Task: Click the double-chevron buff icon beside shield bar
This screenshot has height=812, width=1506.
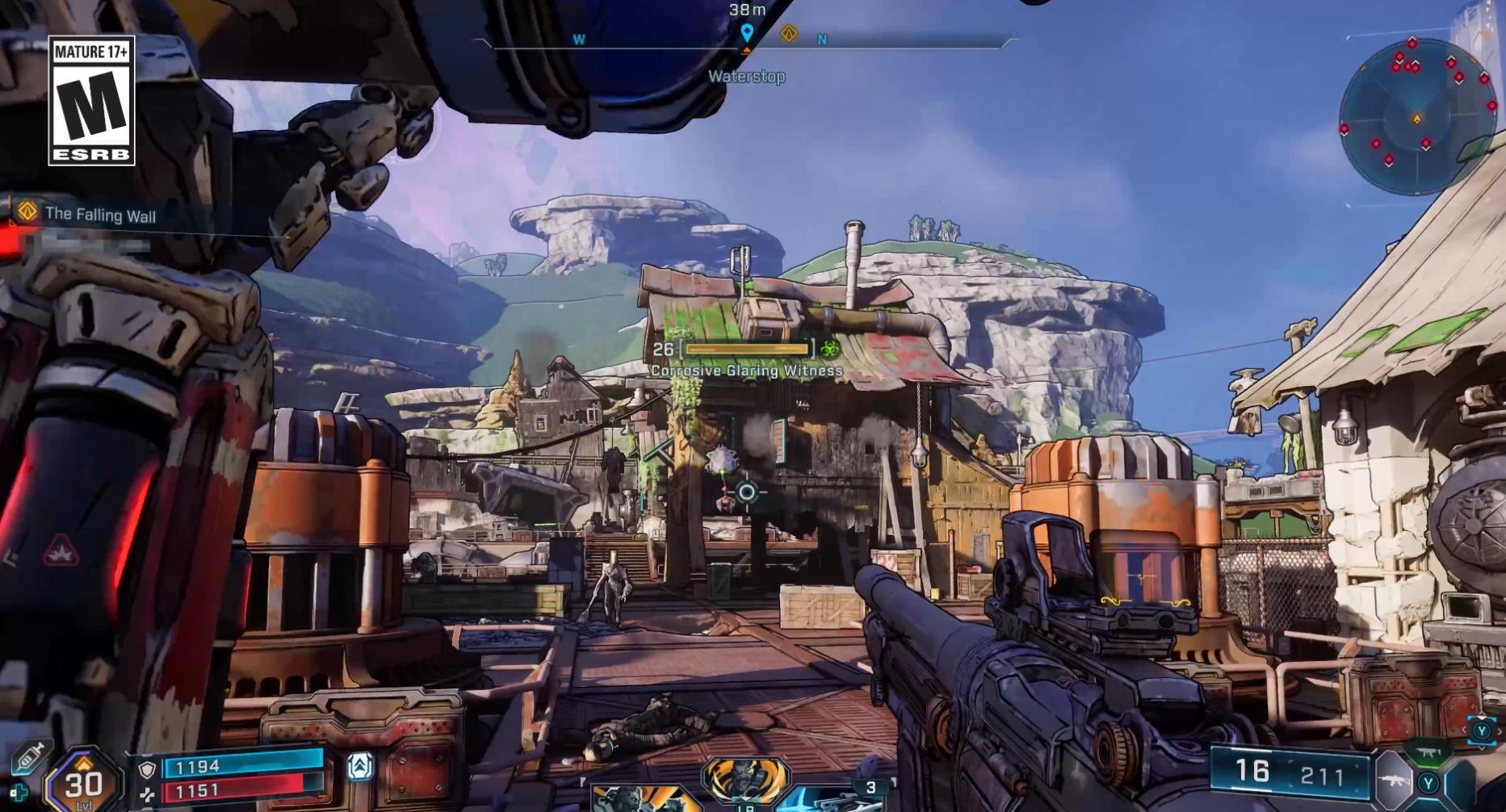Action: 360,766
